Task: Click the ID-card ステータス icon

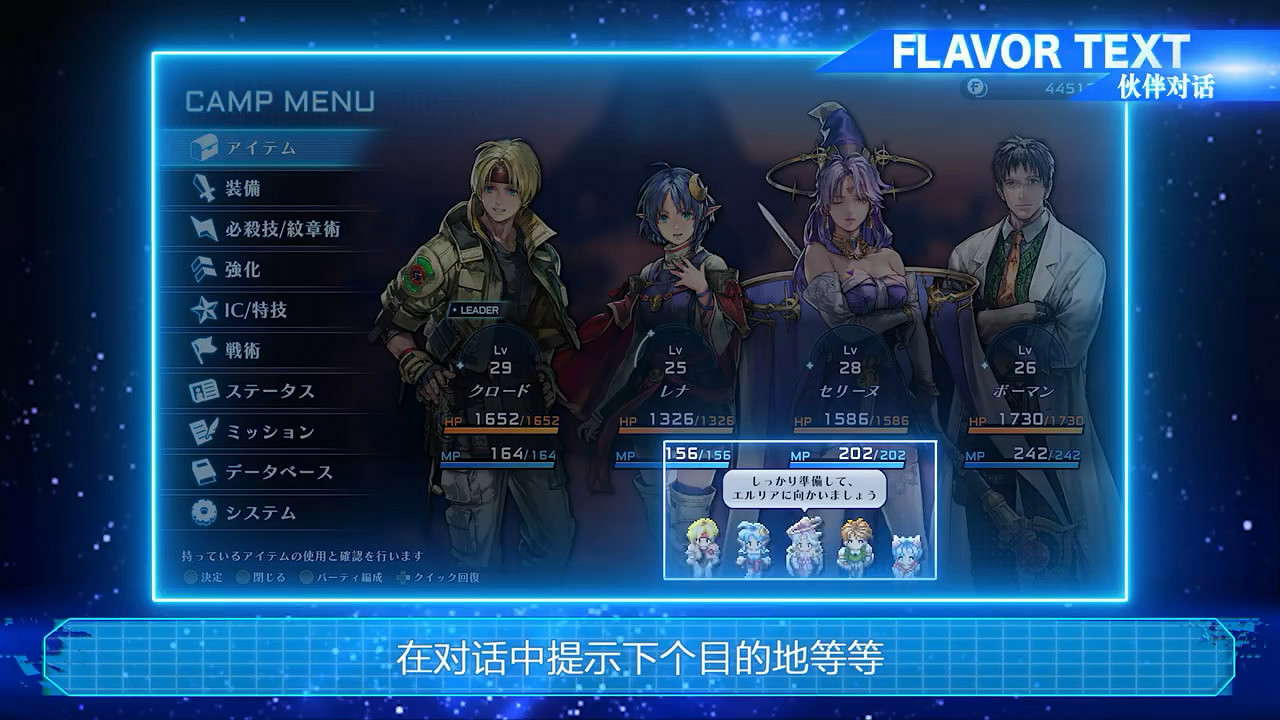Action: coord(205,391)
